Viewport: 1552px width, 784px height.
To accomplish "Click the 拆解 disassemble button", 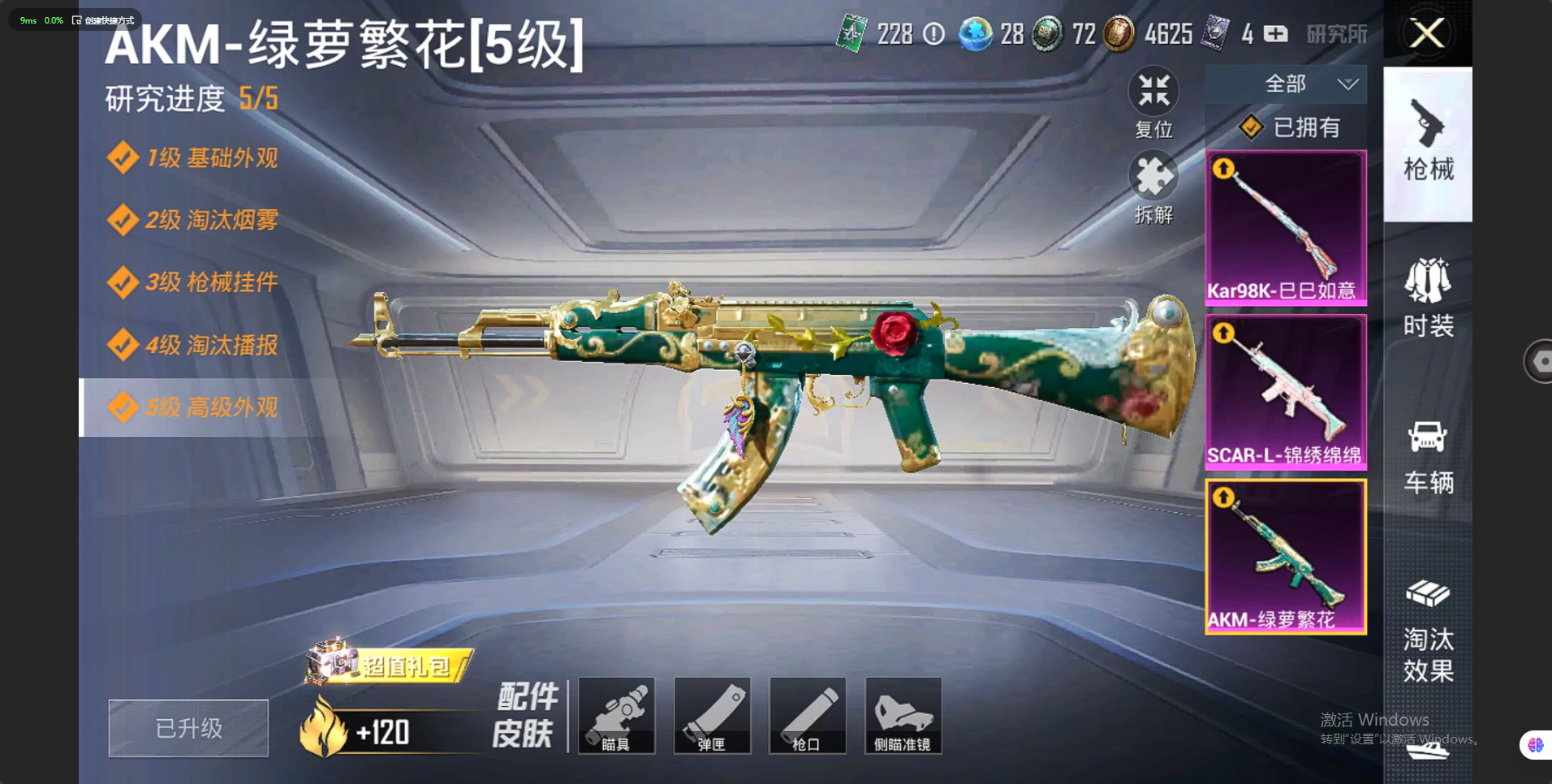I will tap(1153, 188).
